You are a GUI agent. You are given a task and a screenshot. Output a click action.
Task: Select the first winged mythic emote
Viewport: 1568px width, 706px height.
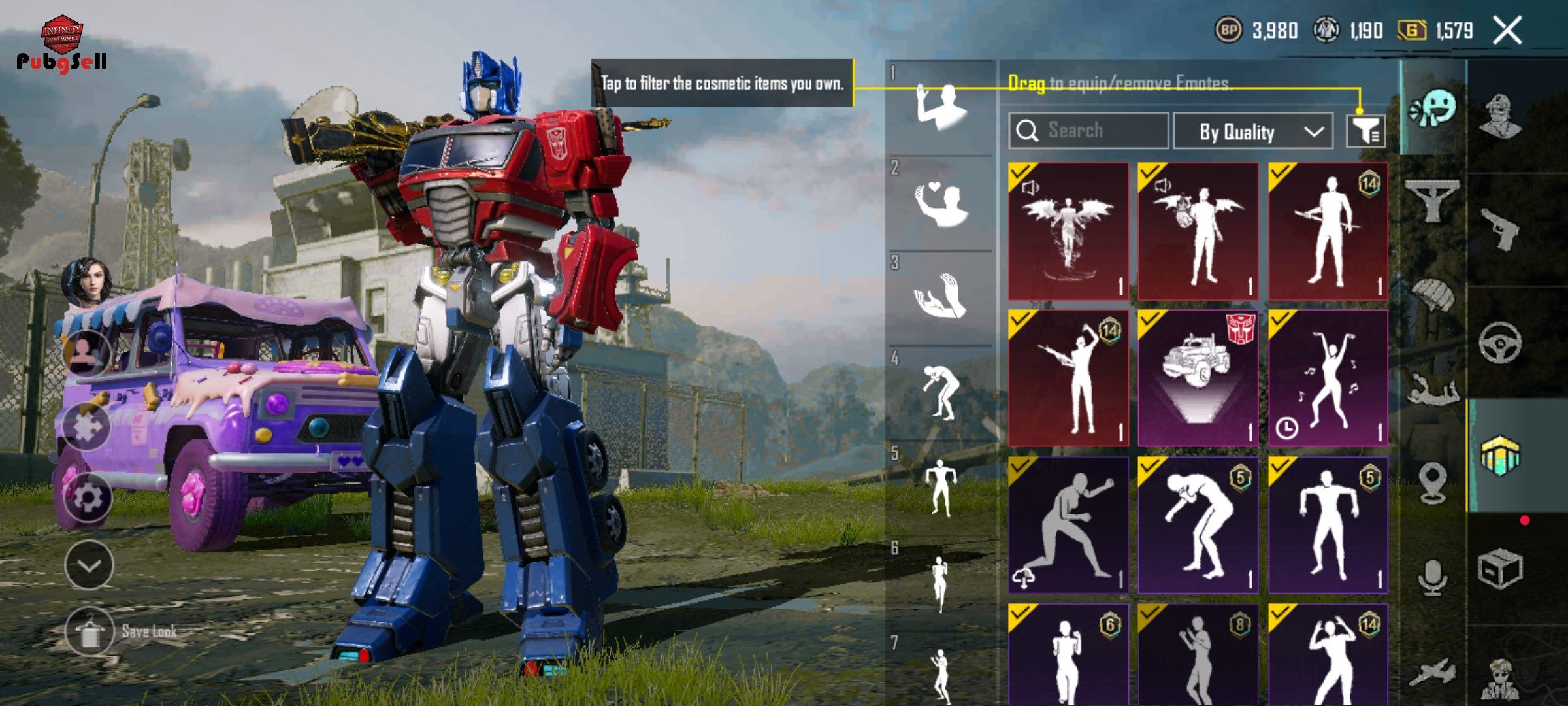pyautogui.click(x=1068, y=231)
